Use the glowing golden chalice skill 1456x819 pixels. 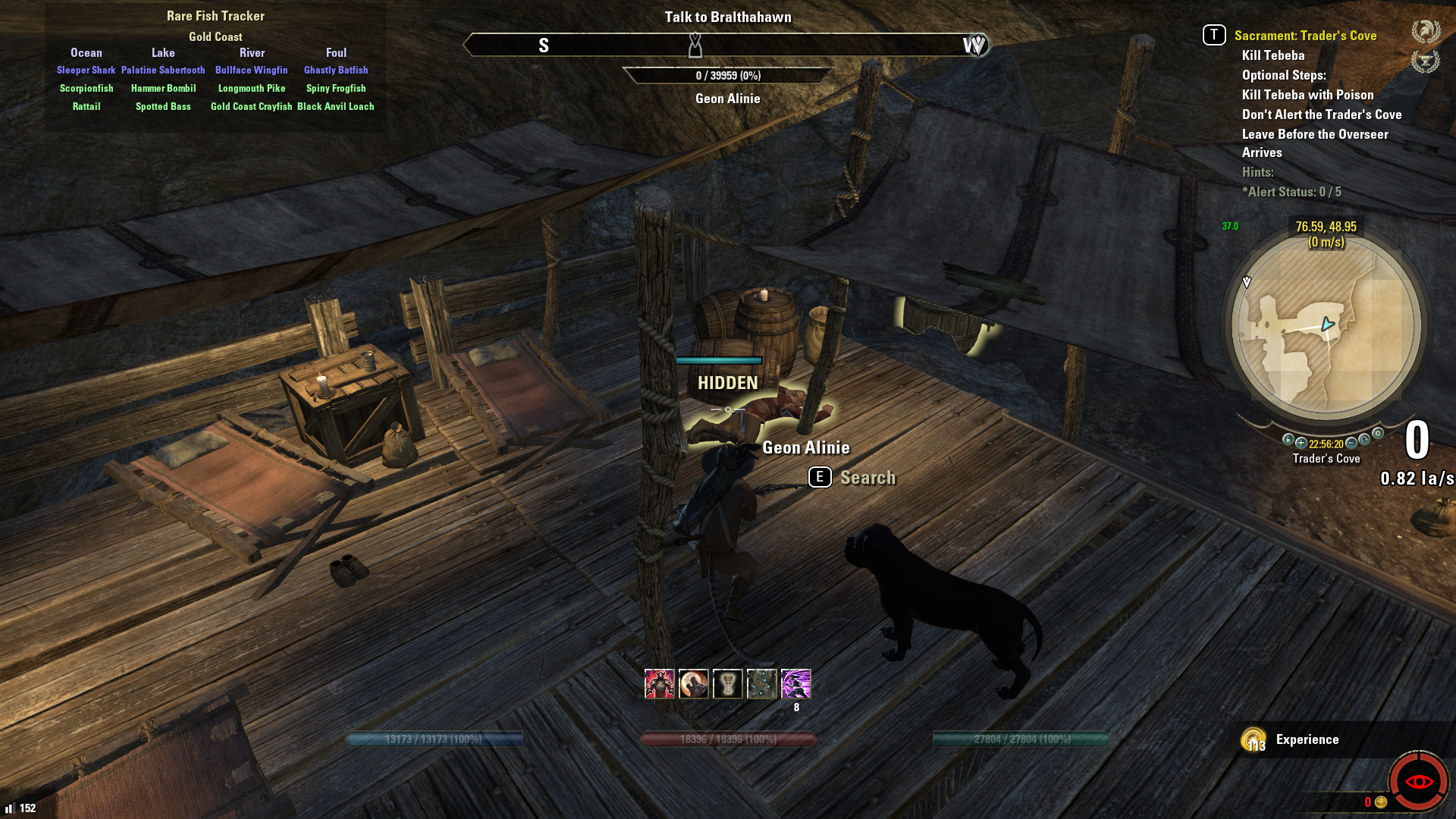tap(727, 684)
